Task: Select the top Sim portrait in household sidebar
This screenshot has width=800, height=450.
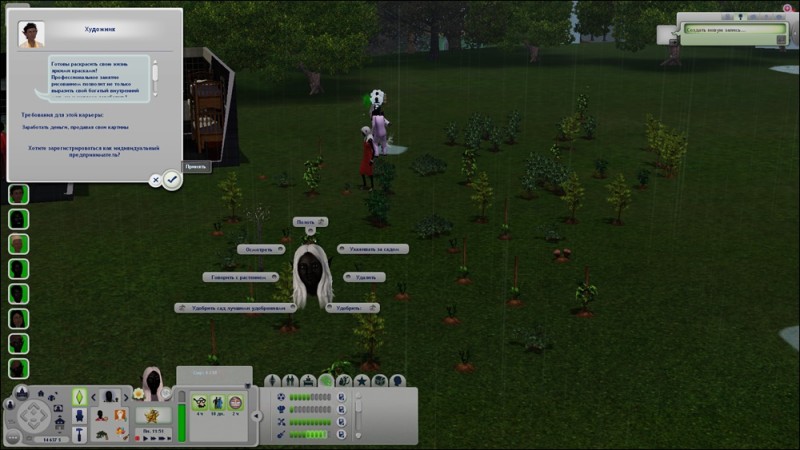Action: pyautogui.click(x=19, y=195)
